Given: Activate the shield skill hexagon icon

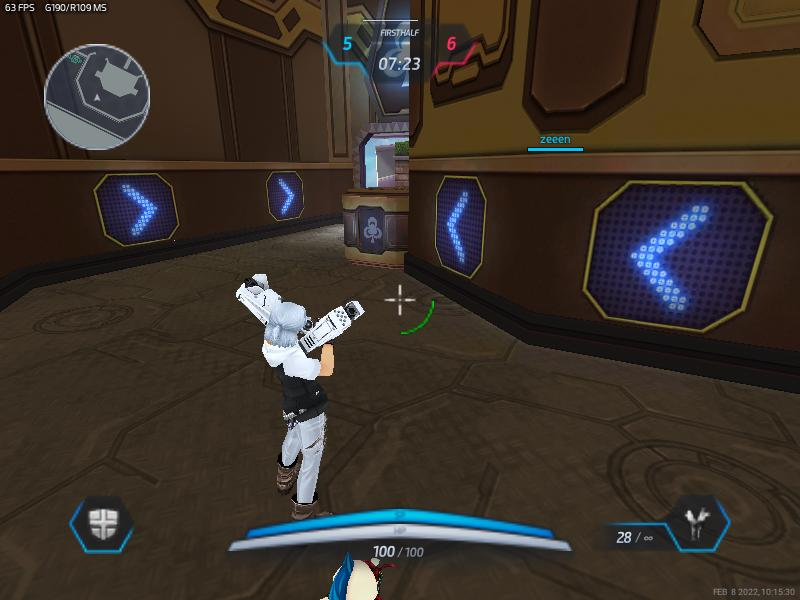Looking at the screenshot, I should click(x=101, y=523).
